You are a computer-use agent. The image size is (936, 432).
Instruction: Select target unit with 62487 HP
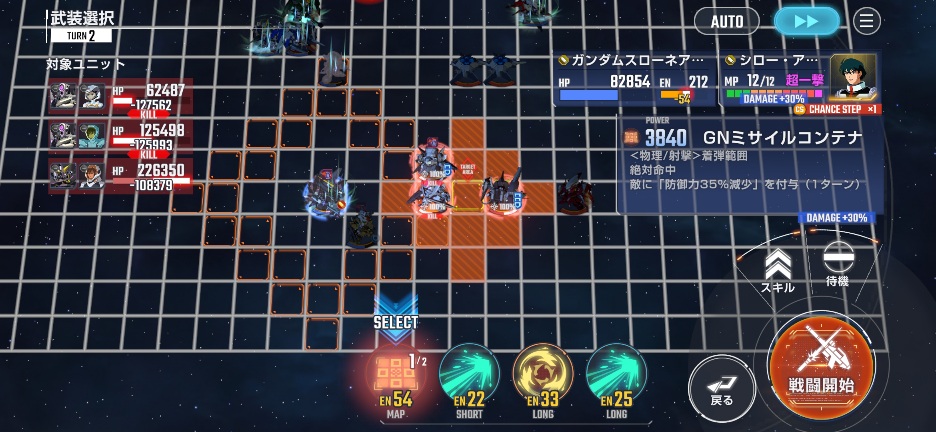coord(117,97)
